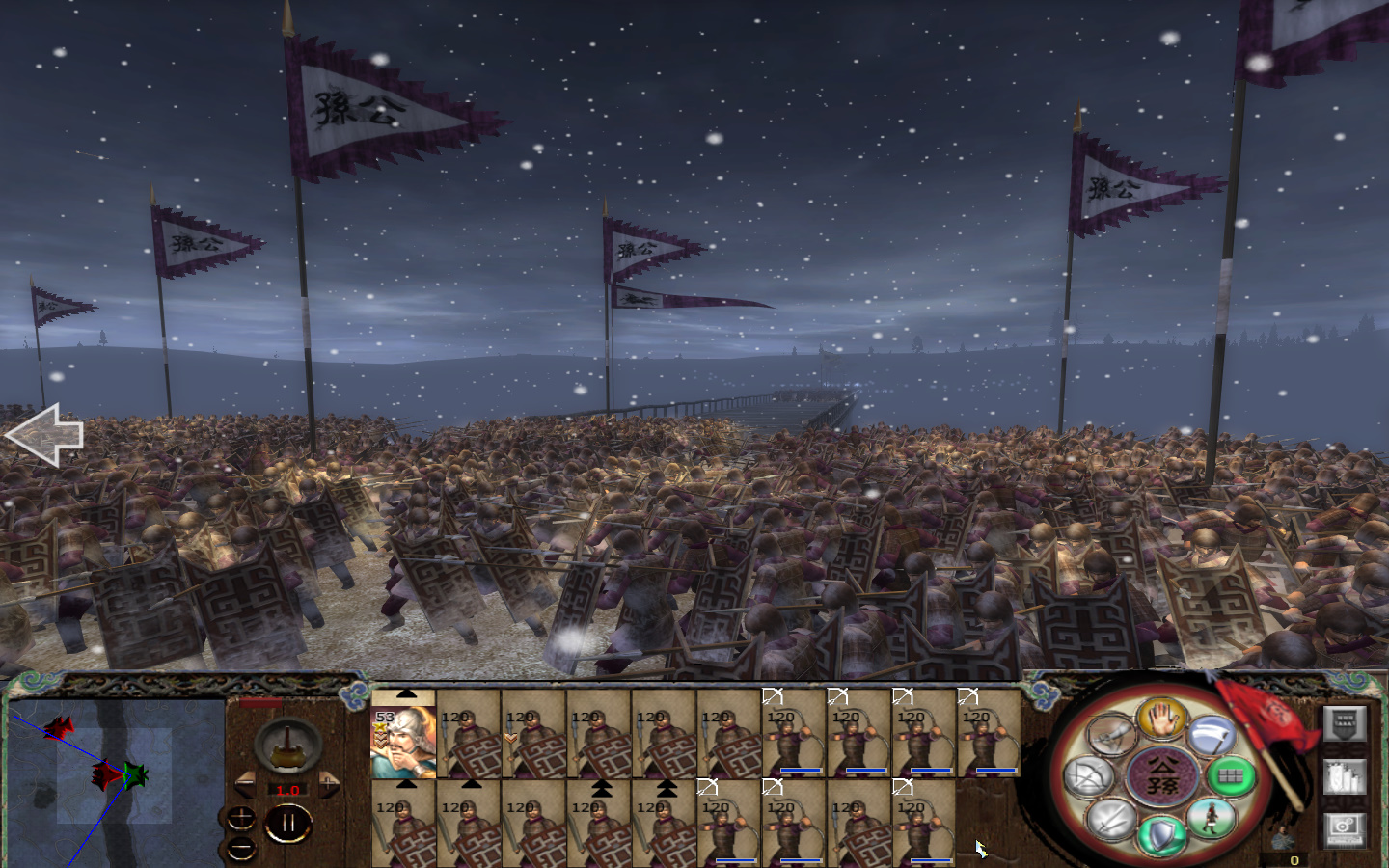
Task: Click the minus arrow to decrease game speed
Action: [x=245, y=784]
